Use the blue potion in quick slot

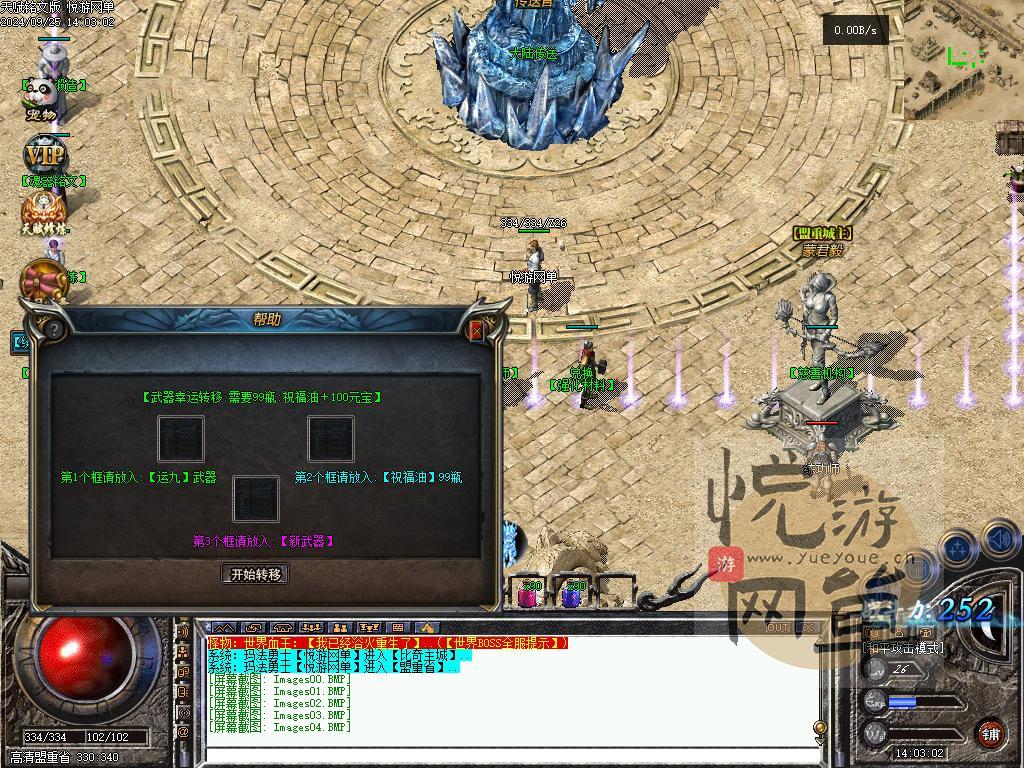coord(572,595)
